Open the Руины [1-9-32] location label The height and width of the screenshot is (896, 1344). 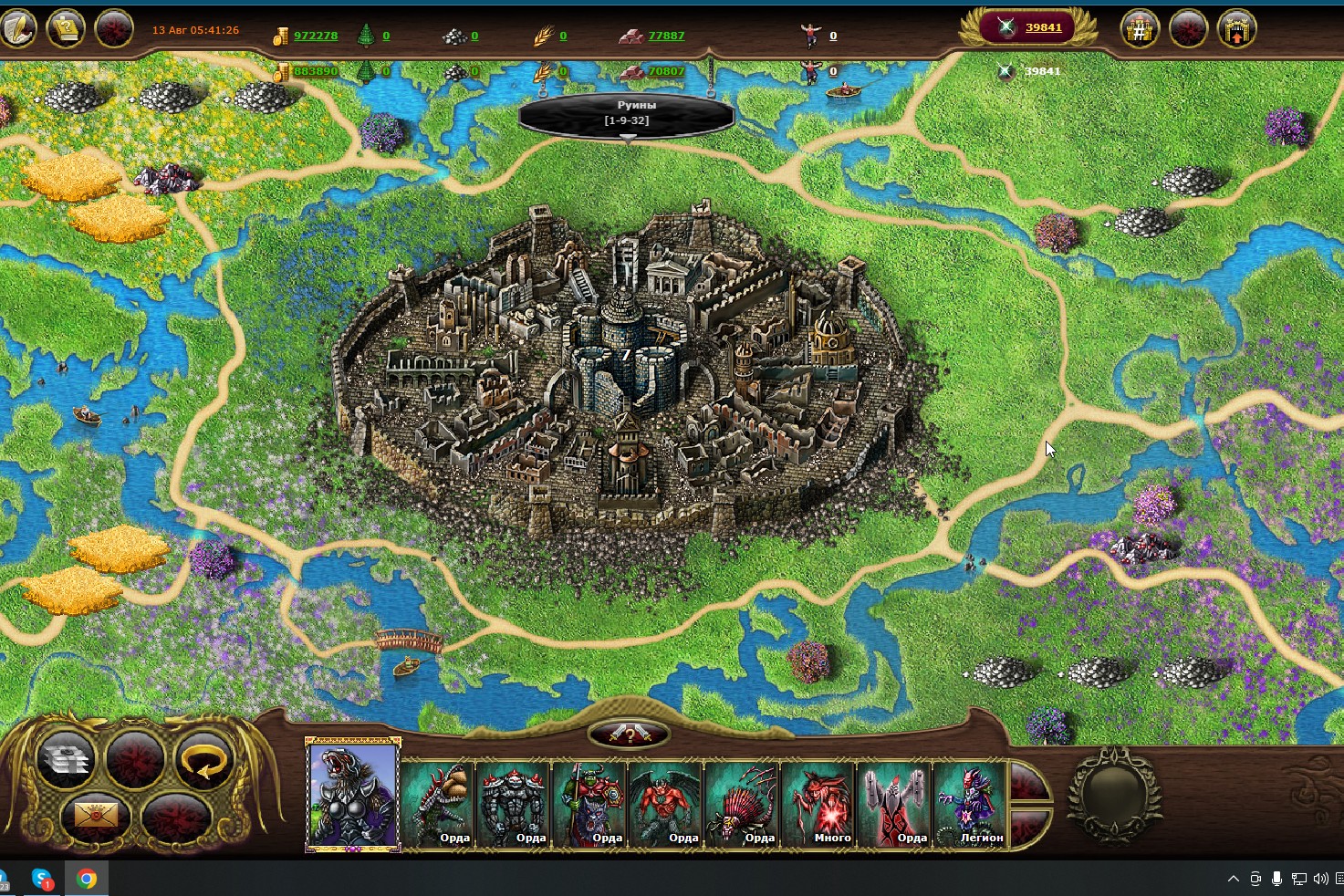627,113
